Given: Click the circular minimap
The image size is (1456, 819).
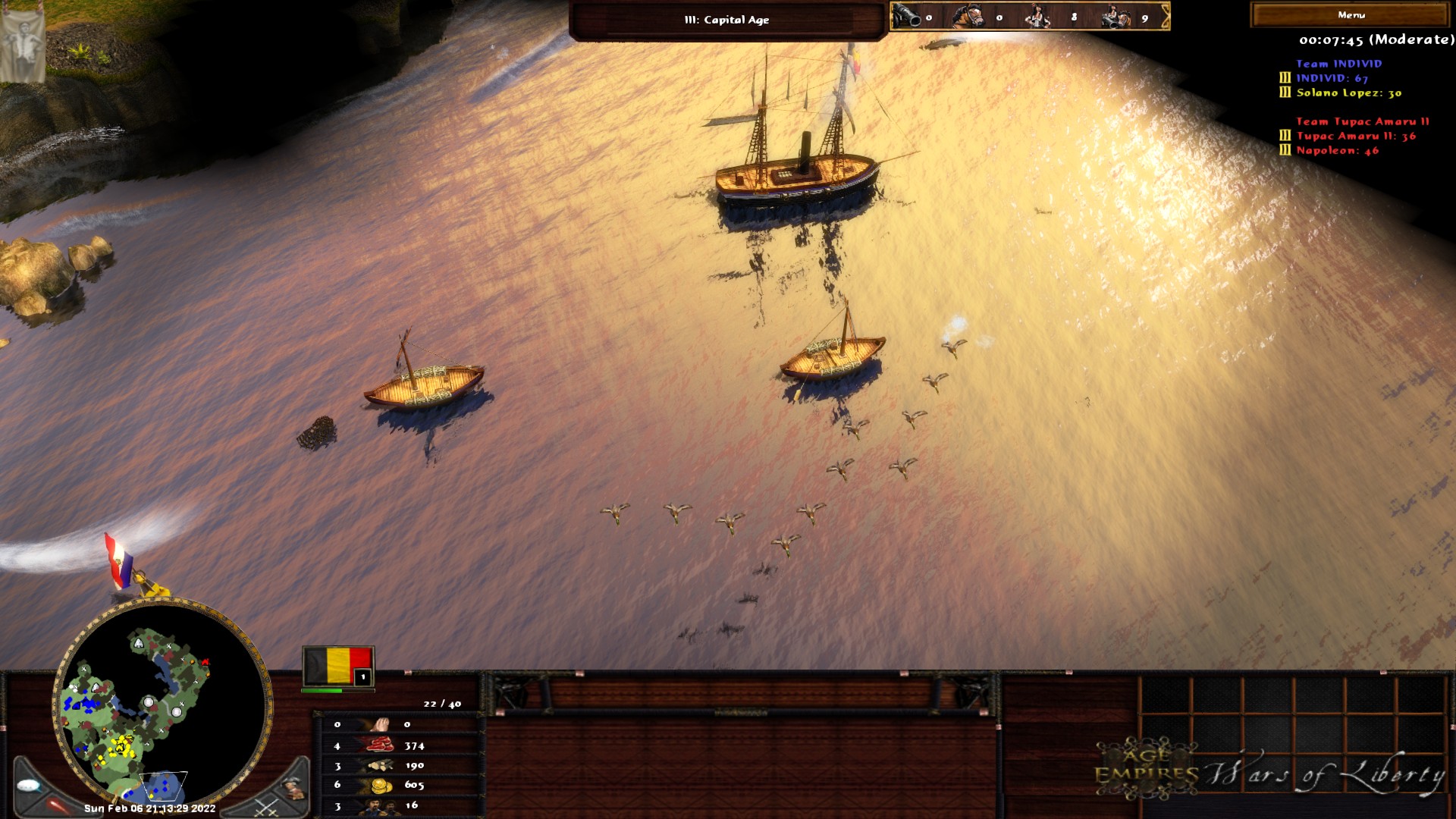Looking at the screenshot, I should tap(161, 705).
